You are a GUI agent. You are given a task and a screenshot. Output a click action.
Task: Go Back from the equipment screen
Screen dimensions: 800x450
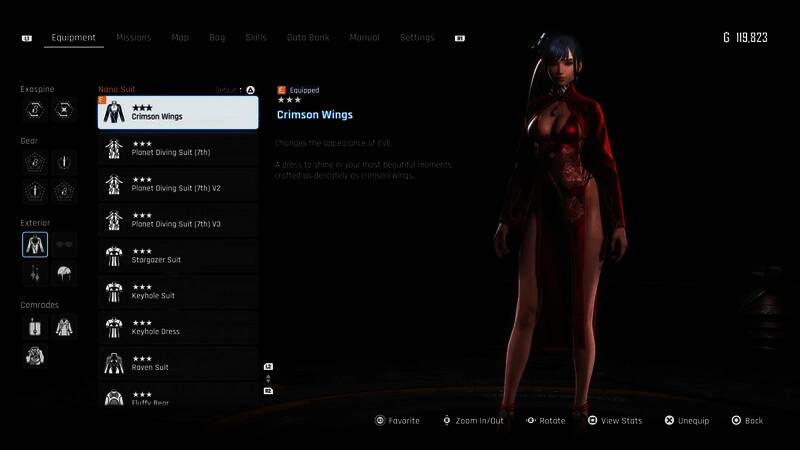pos(747,421)
